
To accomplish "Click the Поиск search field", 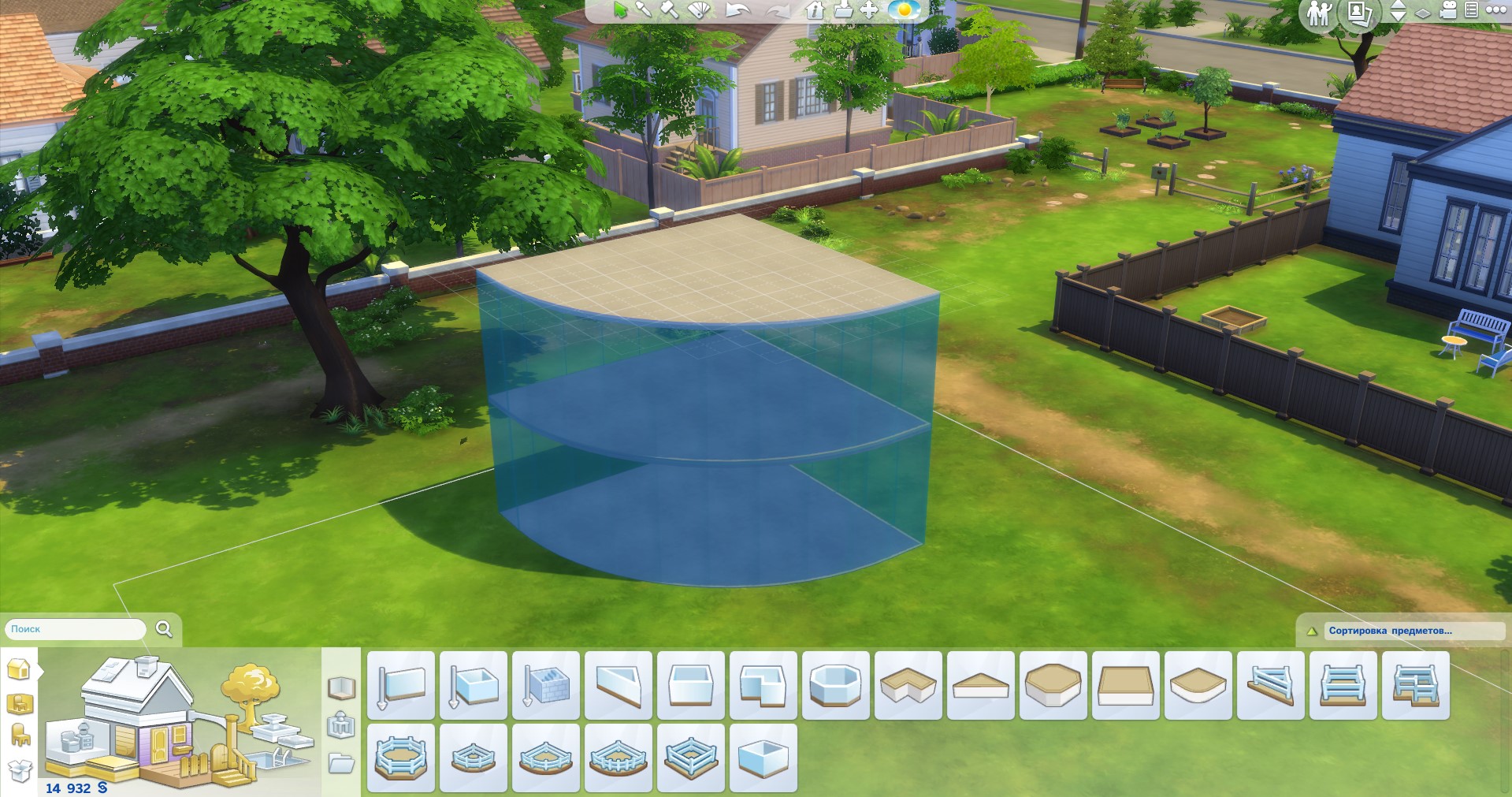I will pos(76,629).
